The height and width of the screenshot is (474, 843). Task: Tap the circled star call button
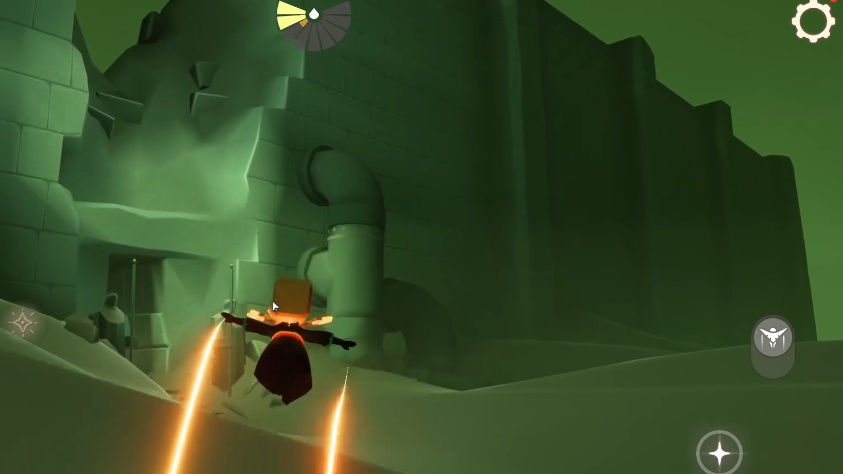719,452
